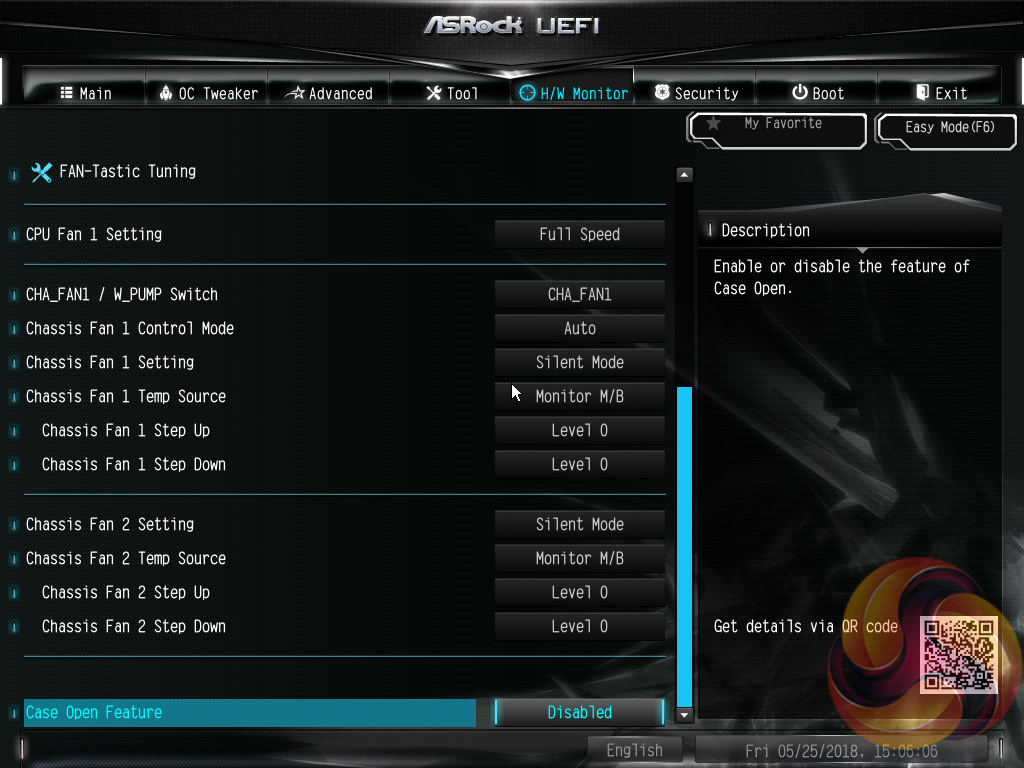Viewport: 1024px width, 768px height.
Task: Change CPU Fan 1 Setting from Full Speed
Action: (x=579, y=234)
